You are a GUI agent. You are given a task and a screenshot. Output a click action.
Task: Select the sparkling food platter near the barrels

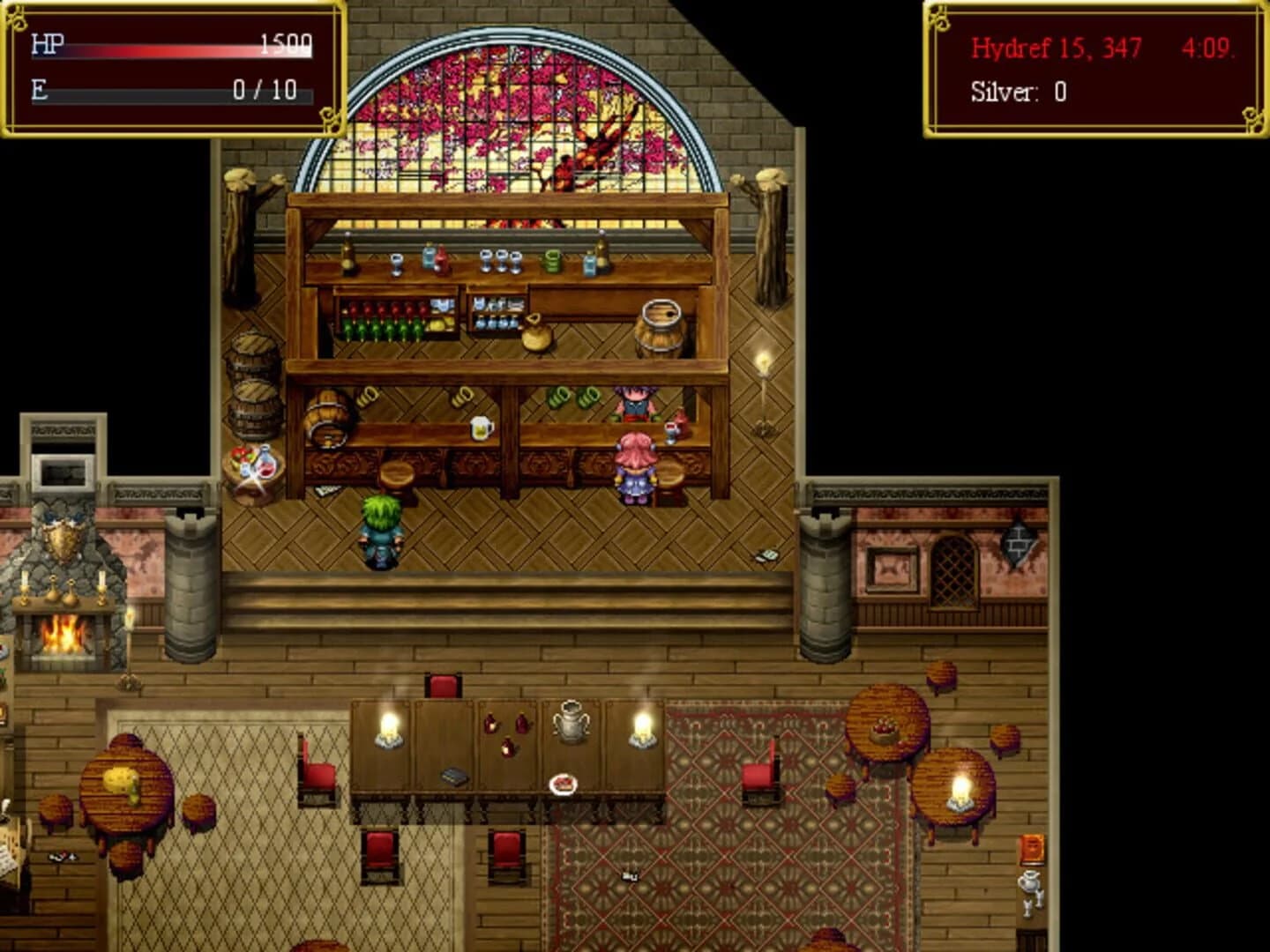pyautogui.click(x=250, y=460)
